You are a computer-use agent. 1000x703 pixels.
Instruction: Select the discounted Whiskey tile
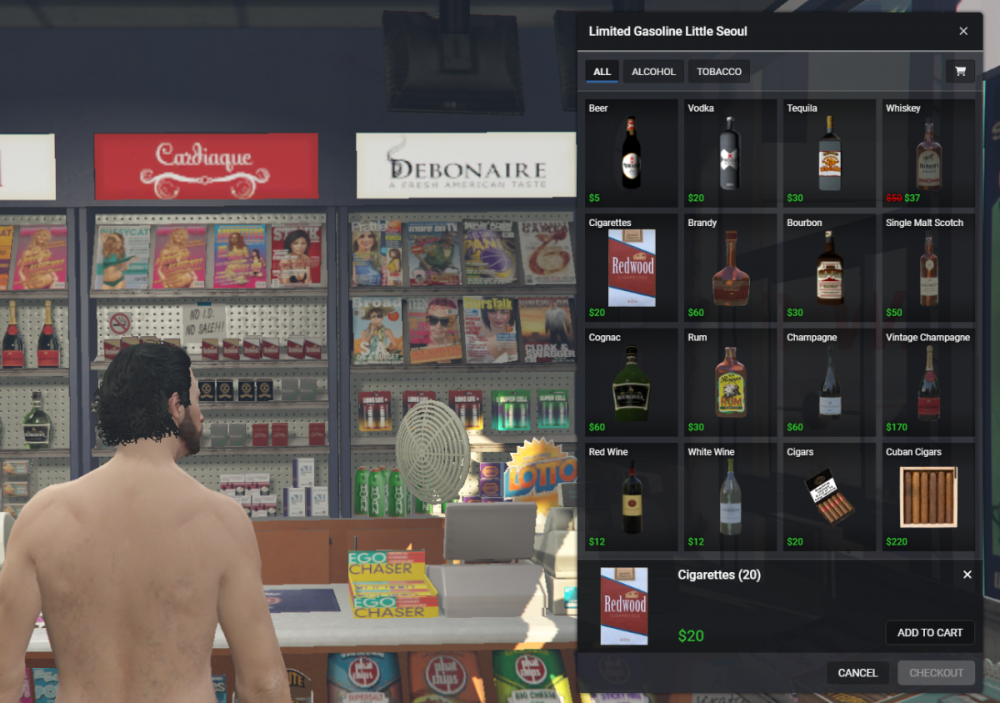tap(928, 153)
